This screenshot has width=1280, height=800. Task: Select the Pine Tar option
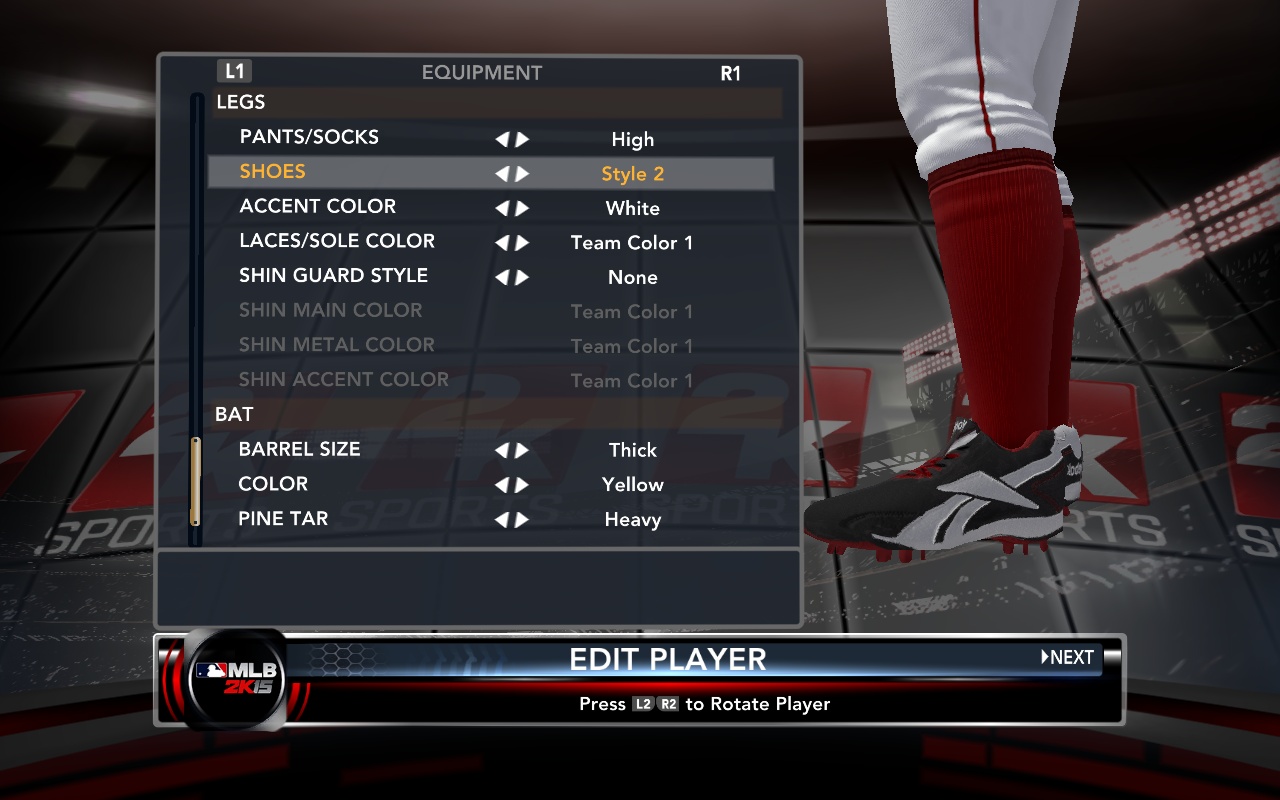click(x=283, y=519)
